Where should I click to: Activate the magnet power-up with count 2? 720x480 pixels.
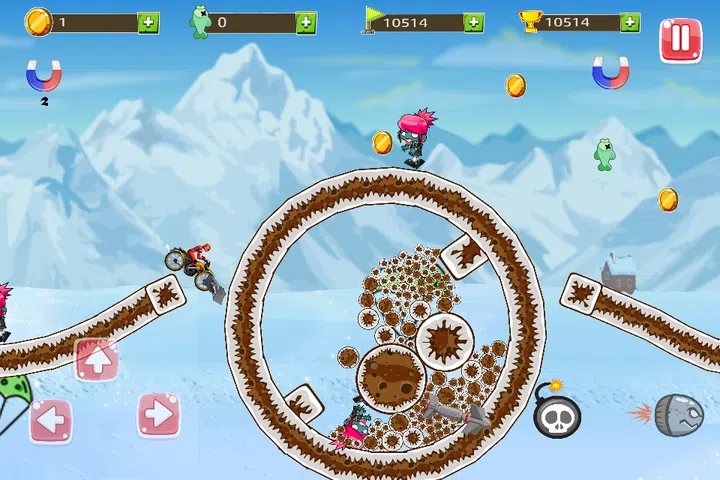(44, 75)
